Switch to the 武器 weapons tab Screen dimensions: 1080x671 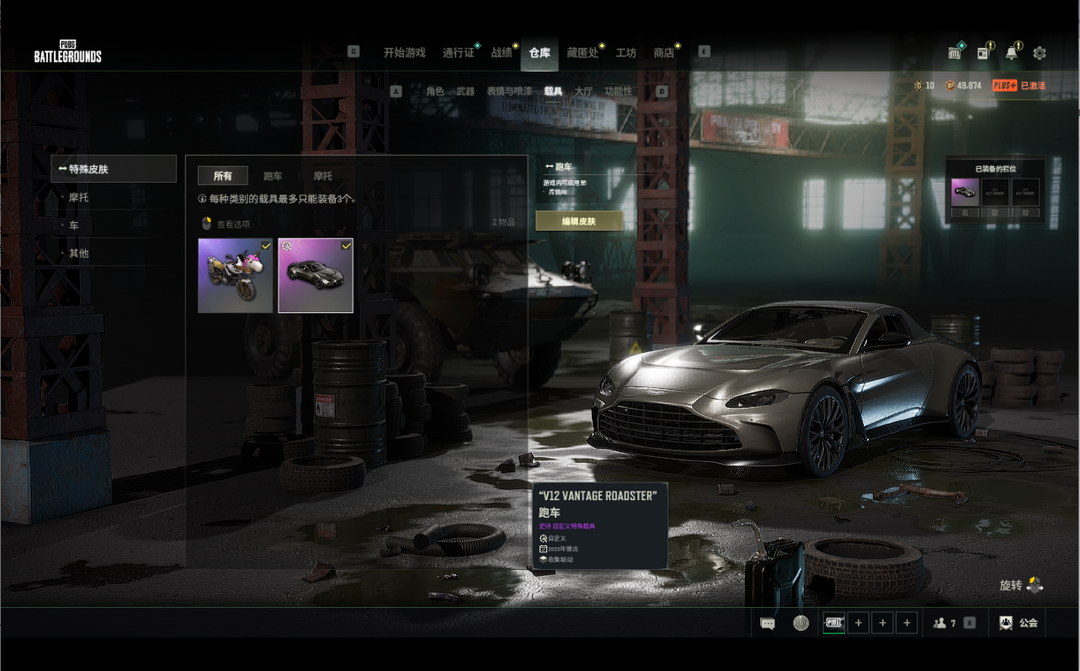(465, 91)
